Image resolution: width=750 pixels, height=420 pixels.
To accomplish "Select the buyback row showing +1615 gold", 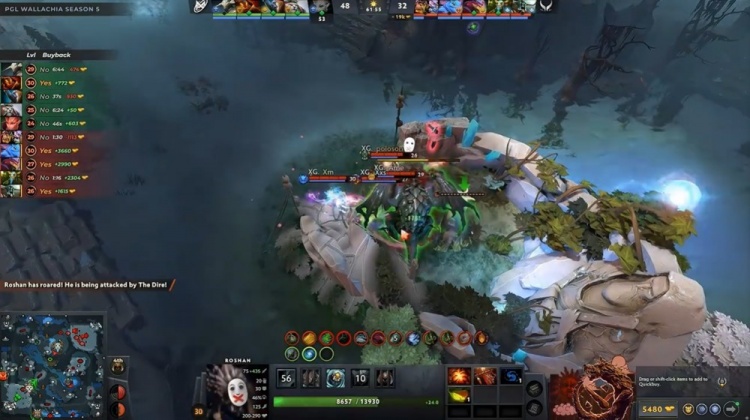I will click(x=45, y=190).
